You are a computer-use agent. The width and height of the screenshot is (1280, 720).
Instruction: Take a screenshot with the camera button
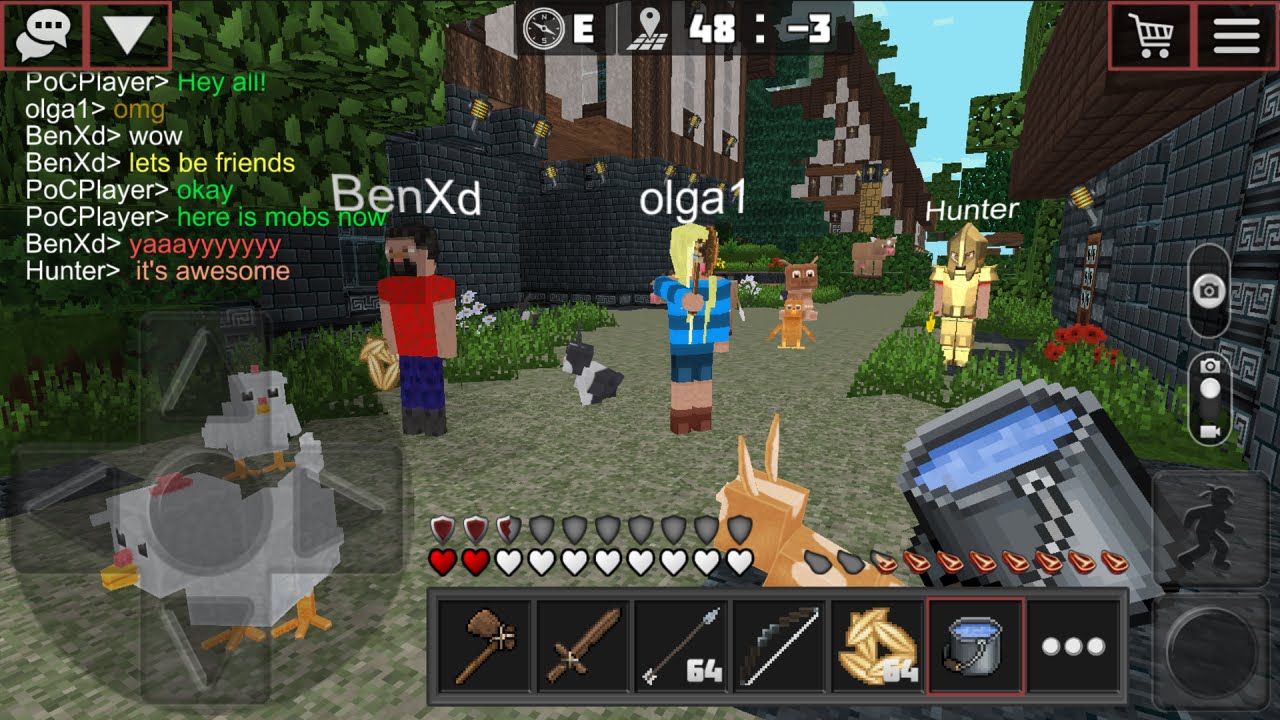(1208, 290)
